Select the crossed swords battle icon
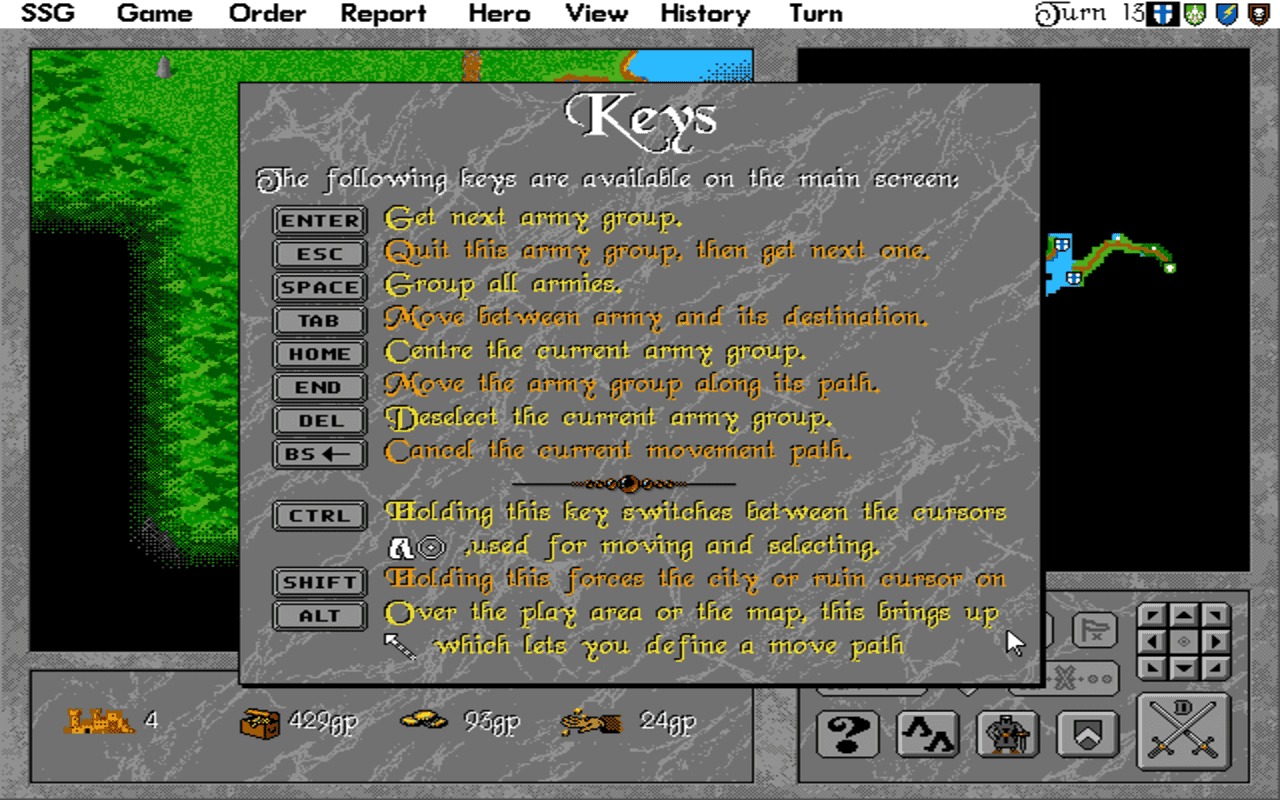The width and height of the screenshot is (1280, 800). pyautogui.click(x=1184, y=732)
